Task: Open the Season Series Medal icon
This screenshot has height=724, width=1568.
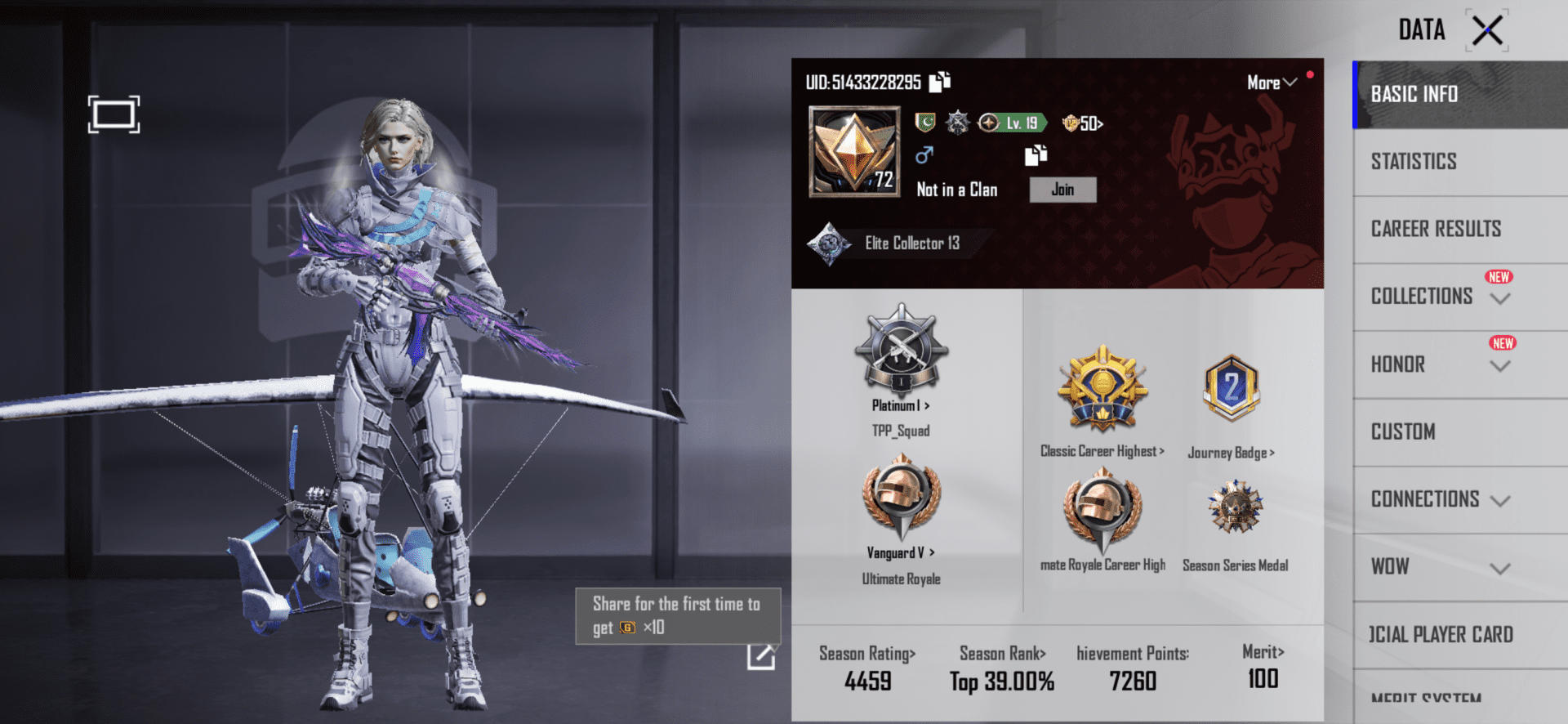Action: click(1235, 510)
